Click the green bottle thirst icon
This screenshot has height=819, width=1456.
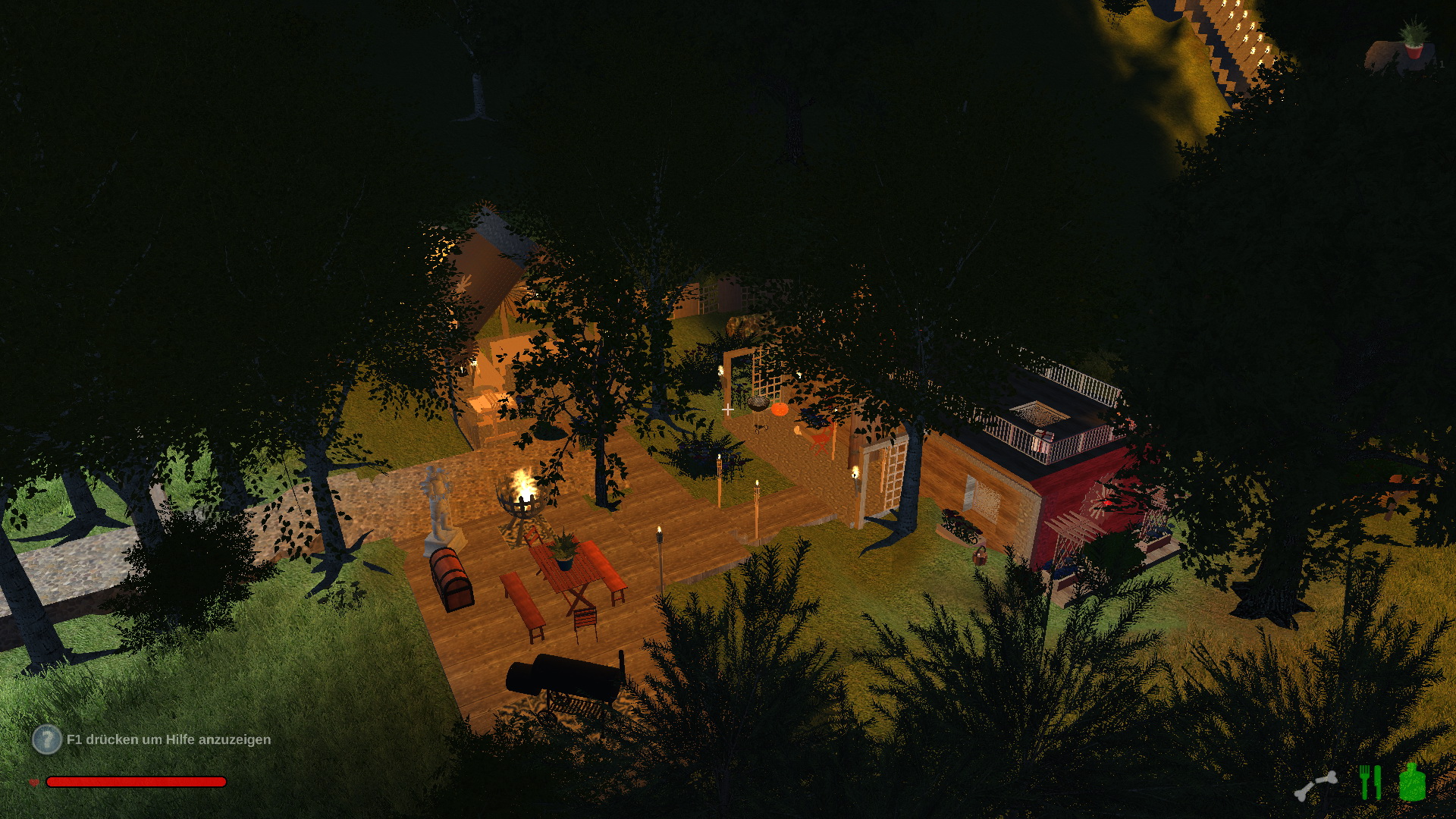tap(1412, 782)
